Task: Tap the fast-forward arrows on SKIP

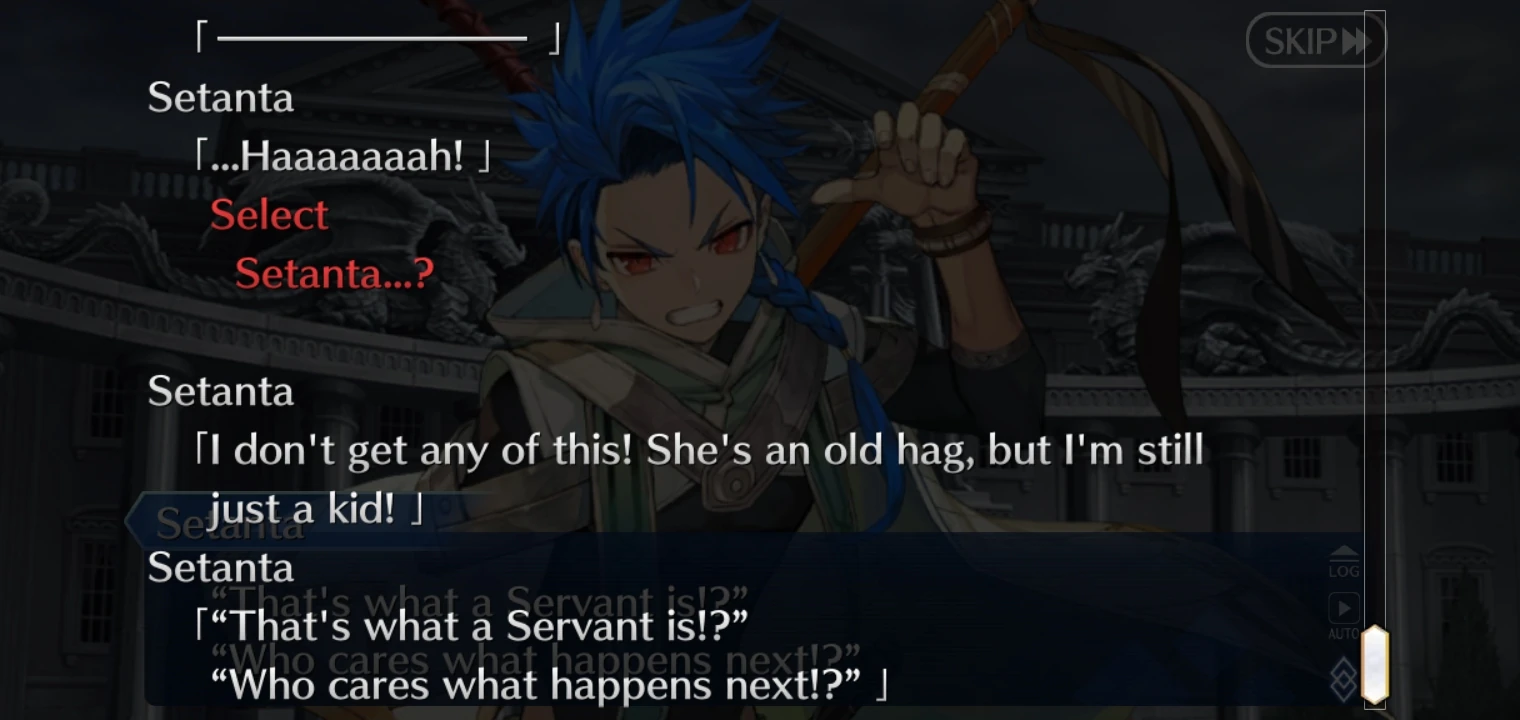Action: click(1357, 40)
